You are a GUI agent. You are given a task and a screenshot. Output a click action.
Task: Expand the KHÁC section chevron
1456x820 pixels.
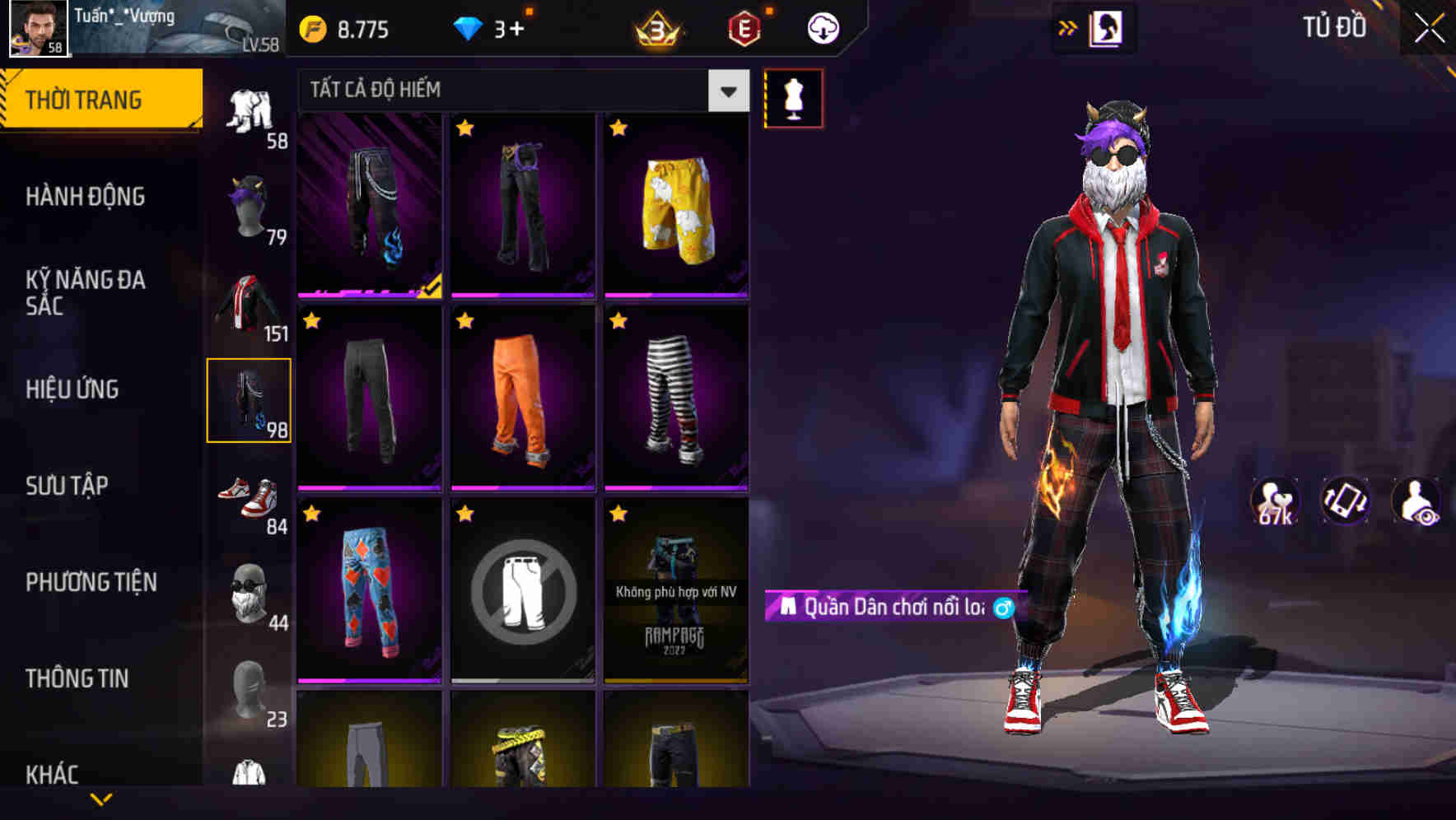[101, 797]
